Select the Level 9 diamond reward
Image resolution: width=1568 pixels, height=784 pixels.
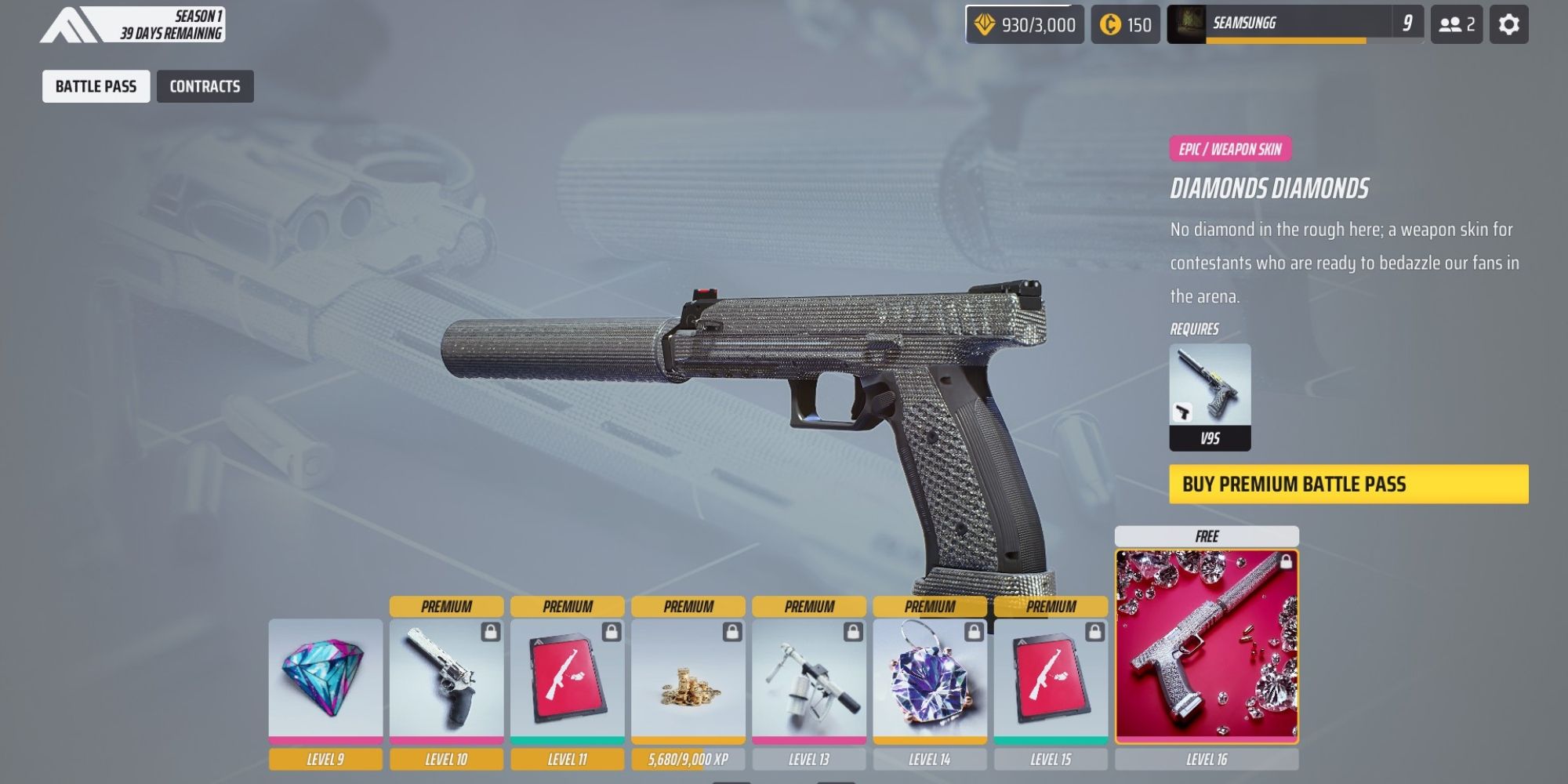pos(325,679)
